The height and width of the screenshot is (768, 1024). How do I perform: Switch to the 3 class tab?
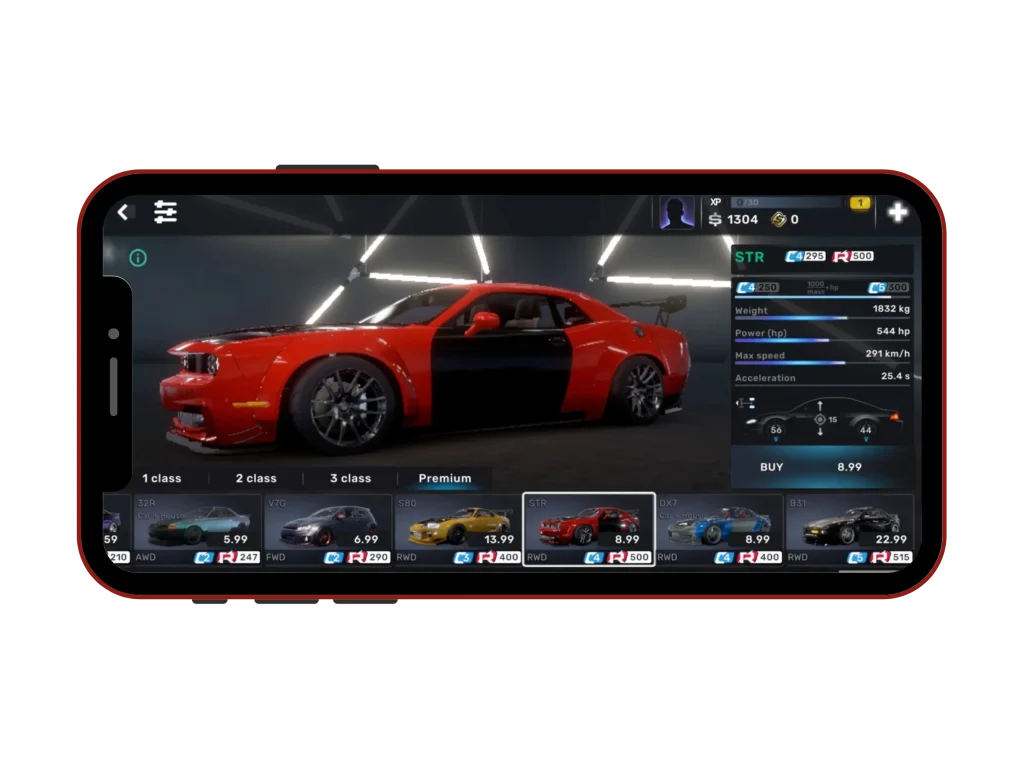(350, 478)
